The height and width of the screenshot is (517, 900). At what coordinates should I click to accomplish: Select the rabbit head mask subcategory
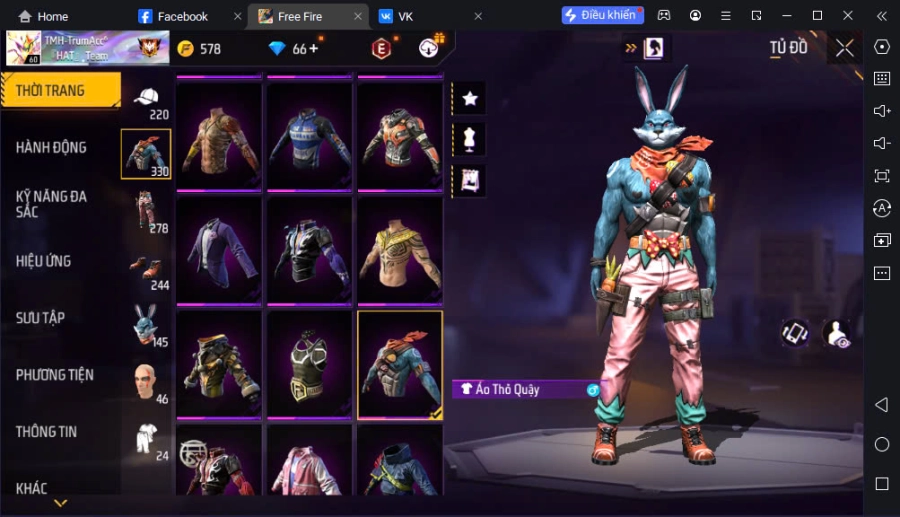click(x=146, y=323)
